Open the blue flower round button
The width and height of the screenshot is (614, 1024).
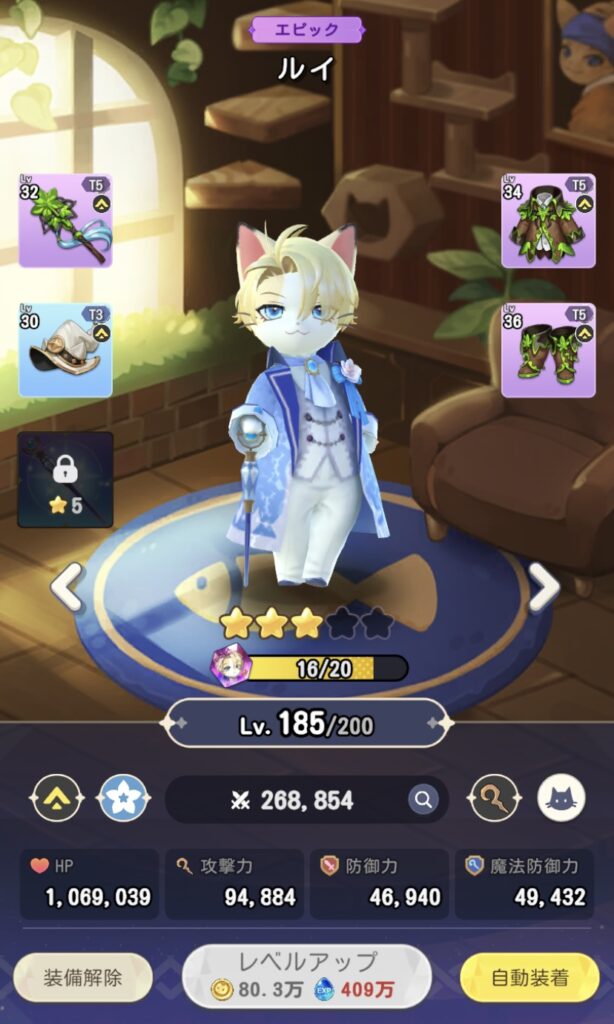coord(123,799)
